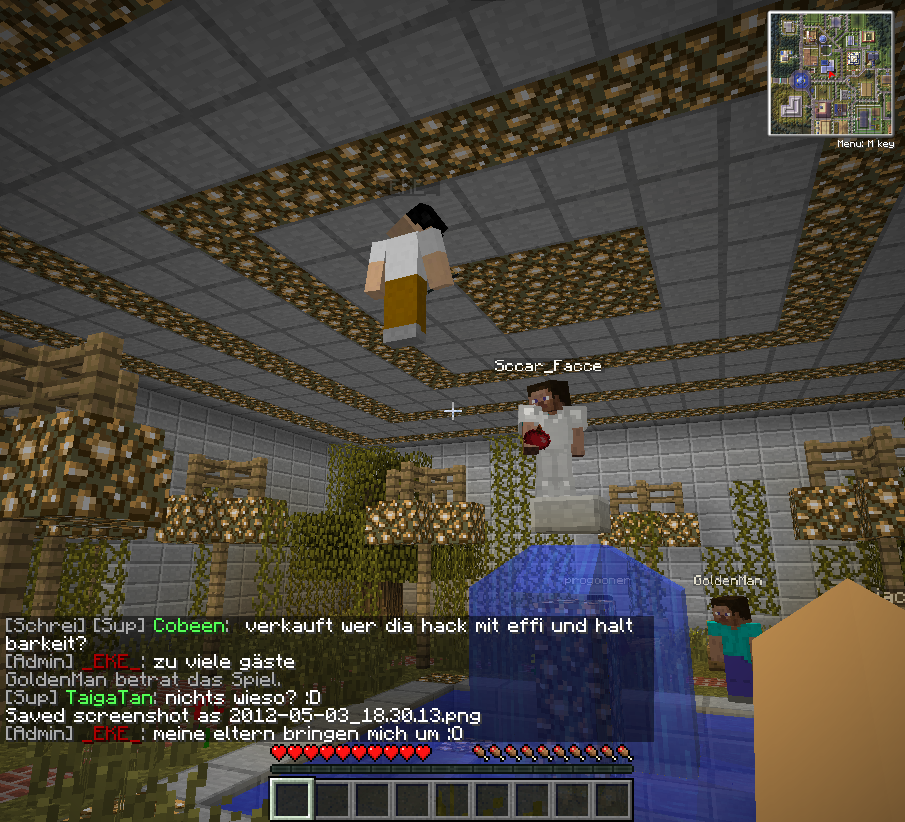Select the highlighted hotbar slot

(292, 800)
